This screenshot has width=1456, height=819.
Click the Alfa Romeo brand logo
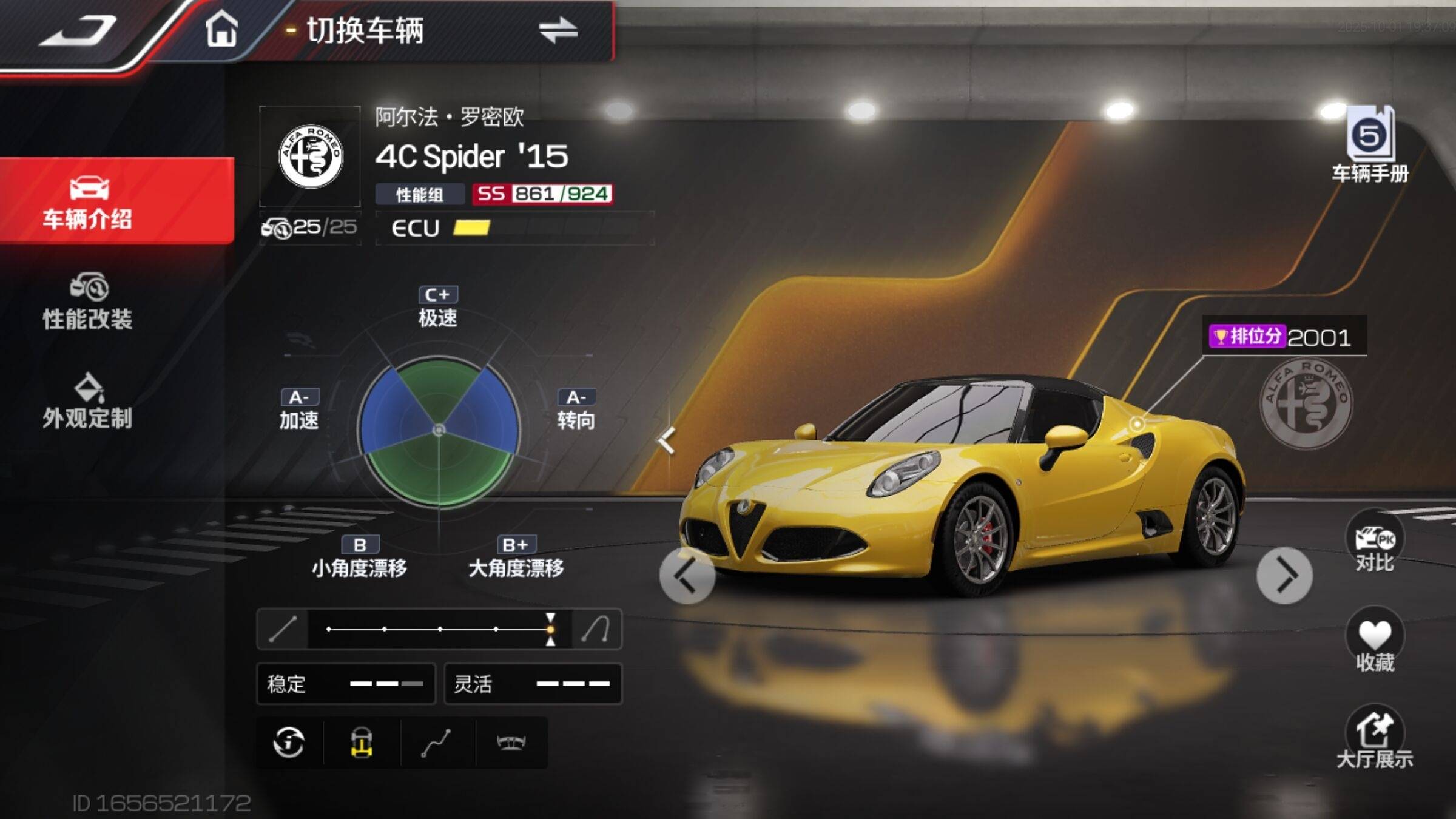310,157
